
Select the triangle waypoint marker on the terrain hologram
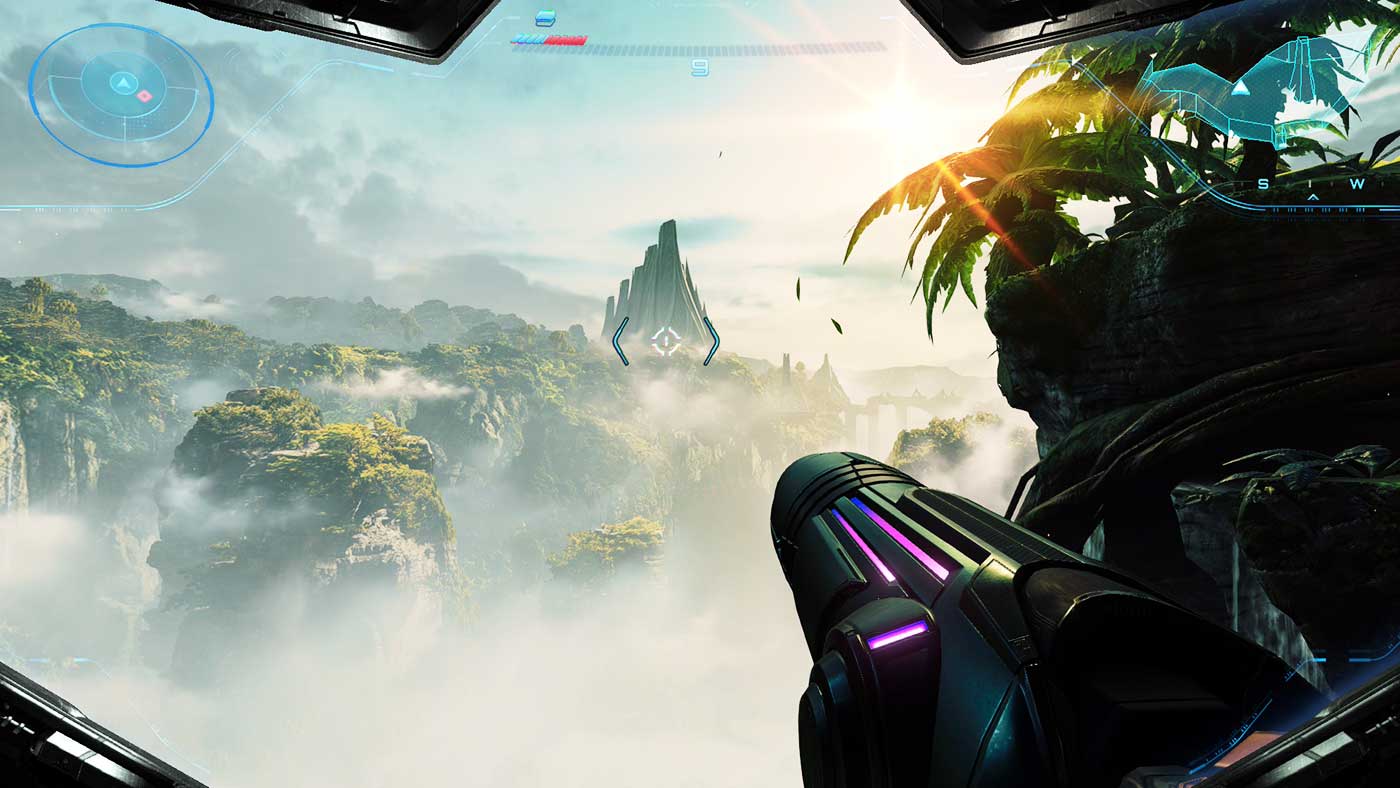(1241, 88)
